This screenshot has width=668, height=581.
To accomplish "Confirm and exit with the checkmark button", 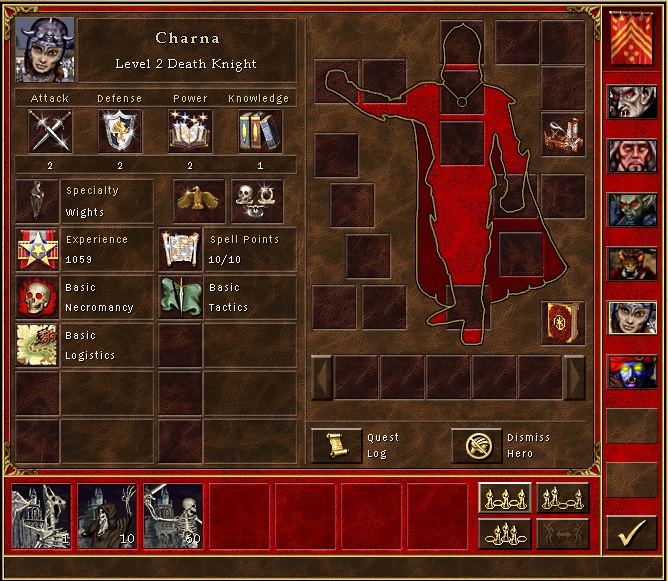I will [x=630, y=535].
